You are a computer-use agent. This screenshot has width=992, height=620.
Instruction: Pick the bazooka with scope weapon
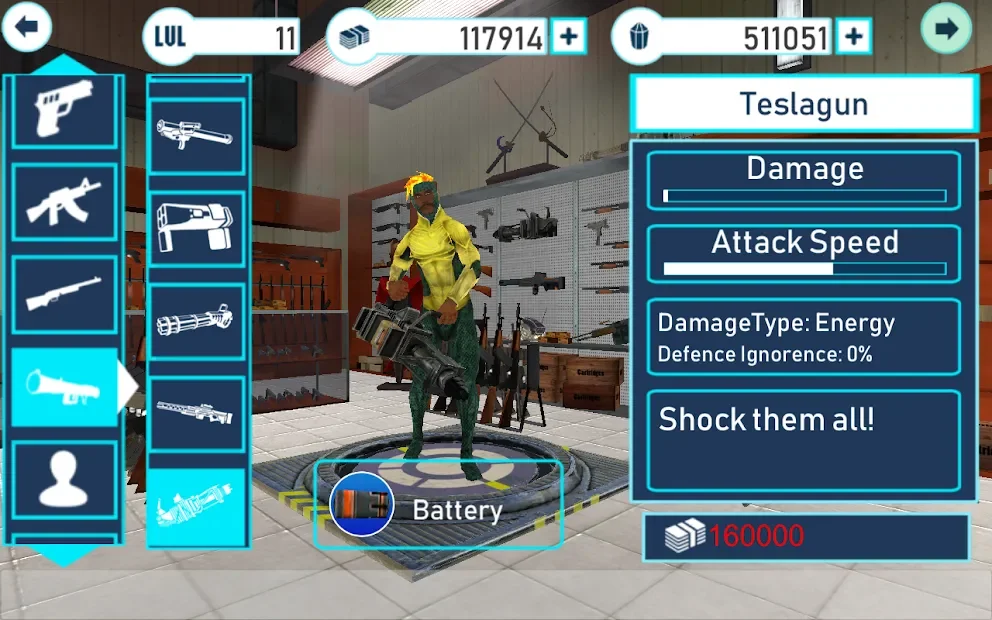click(196, 136)
